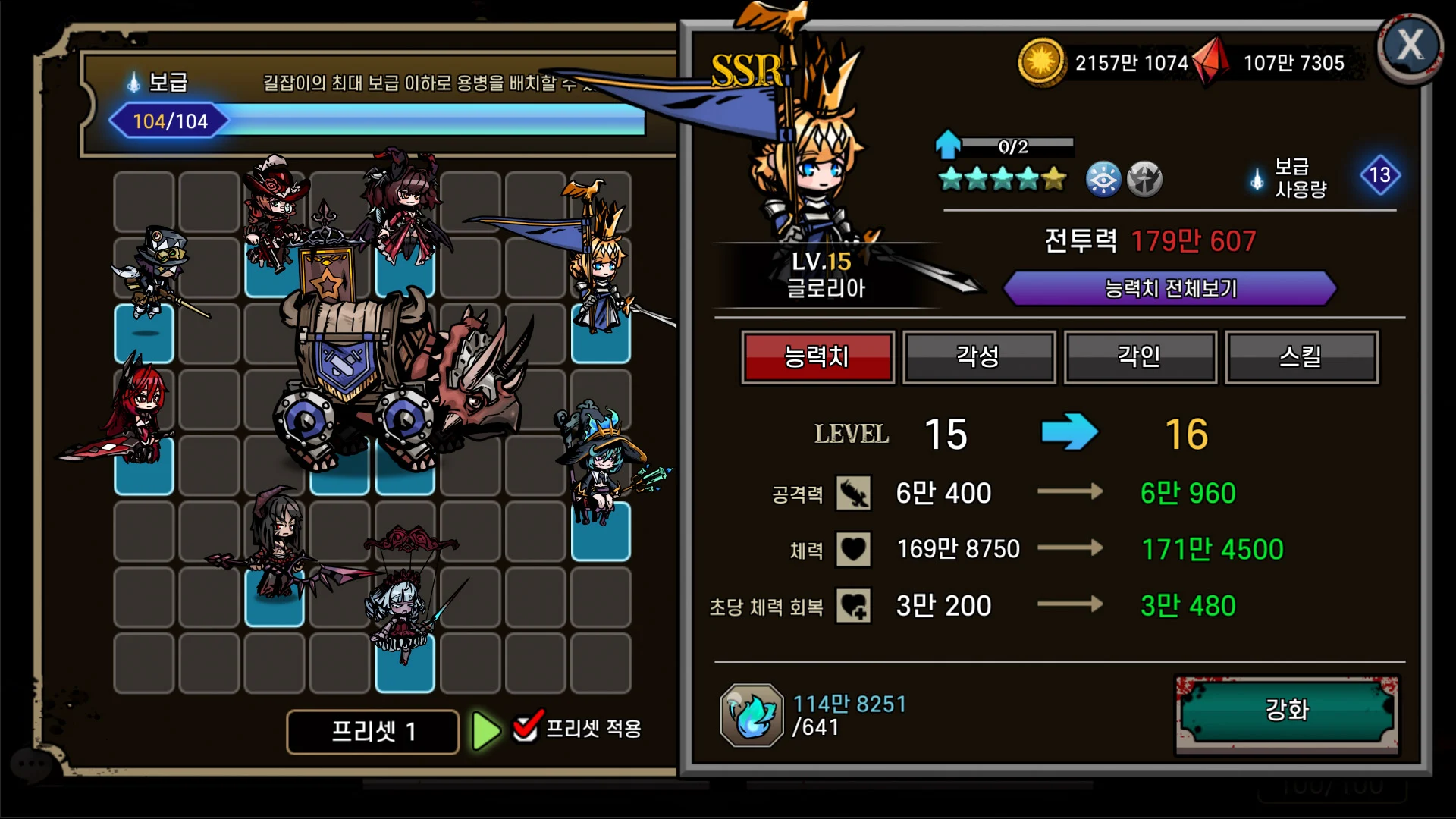Close the Gloria detail panel
The width and height of the screenshot is (1456, 819).
(1409, 46)
